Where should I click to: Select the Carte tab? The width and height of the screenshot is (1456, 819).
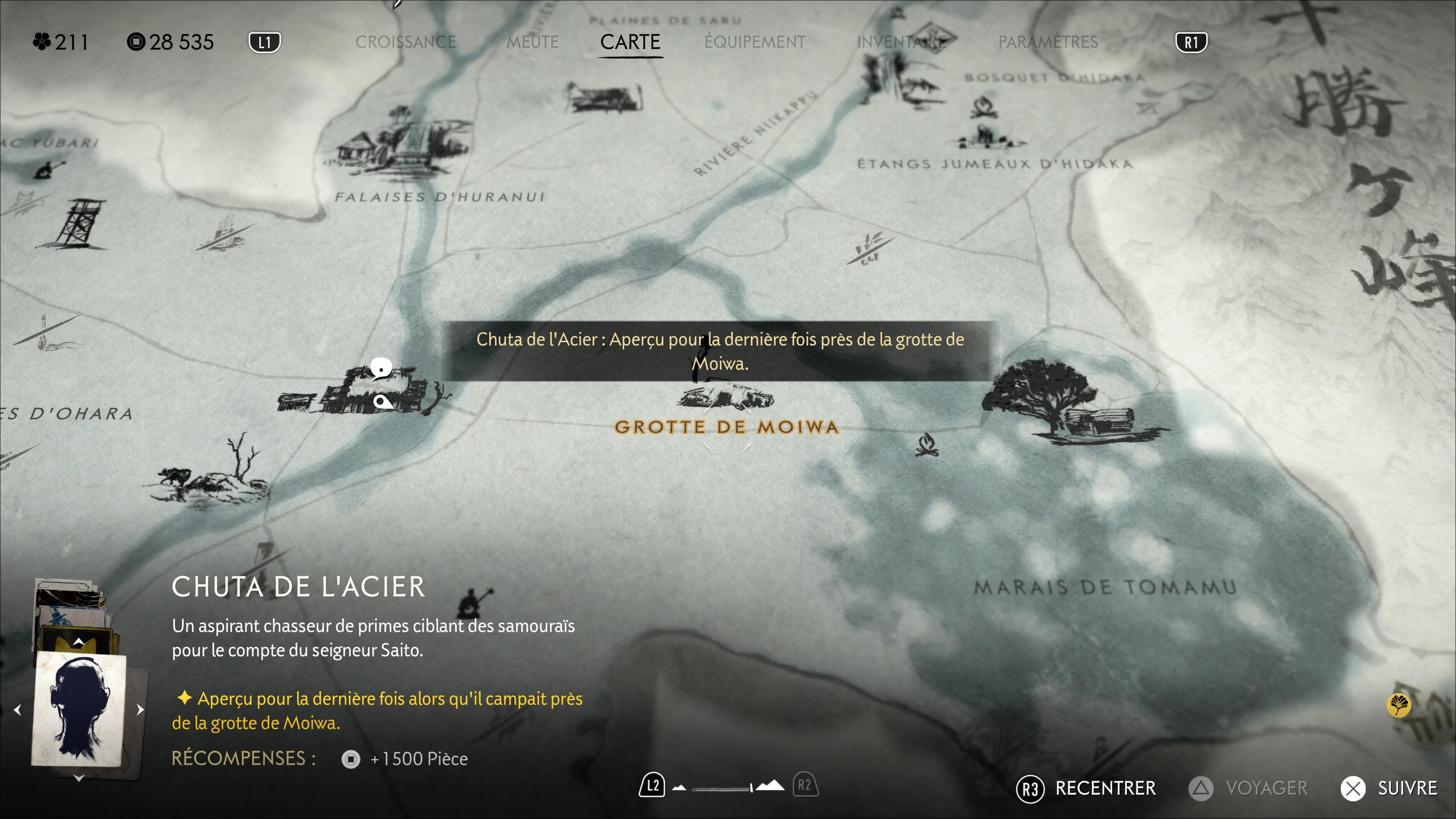pos(630,42)
